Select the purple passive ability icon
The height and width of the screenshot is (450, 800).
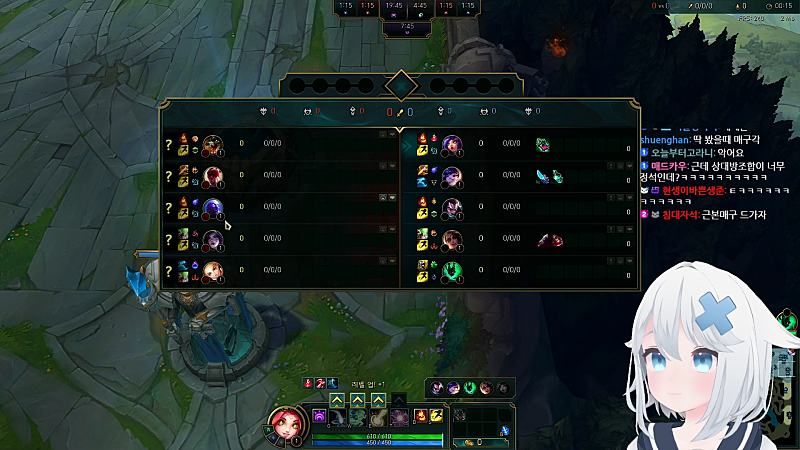pos(320,416)
